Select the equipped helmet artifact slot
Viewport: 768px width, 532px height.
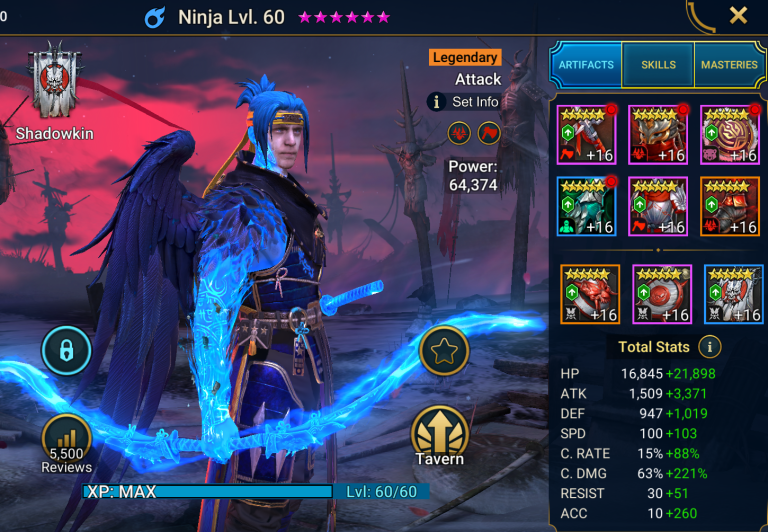pos(658,134)
